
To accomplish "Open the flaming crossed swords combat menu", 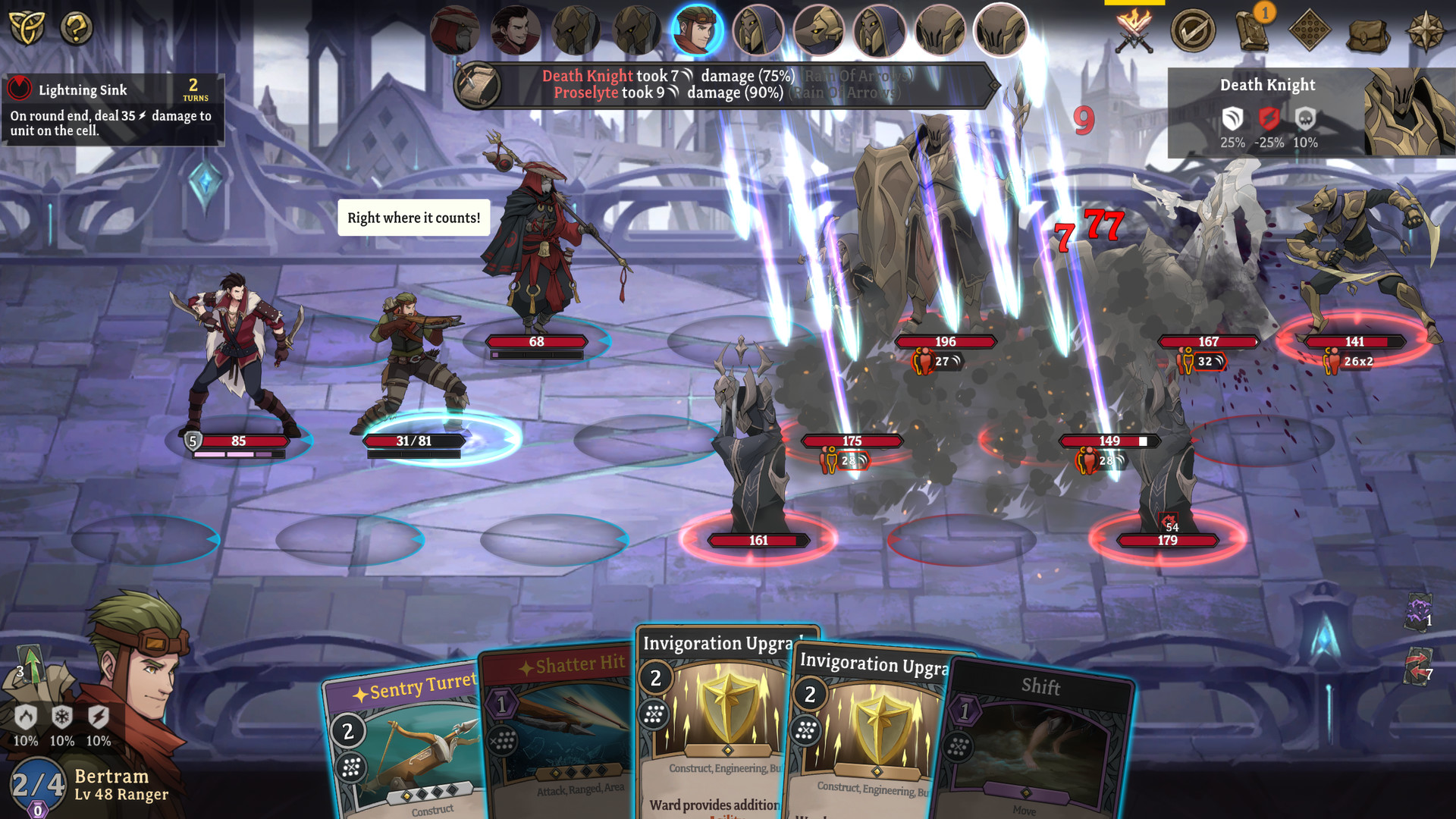I will click(1134, 30).
